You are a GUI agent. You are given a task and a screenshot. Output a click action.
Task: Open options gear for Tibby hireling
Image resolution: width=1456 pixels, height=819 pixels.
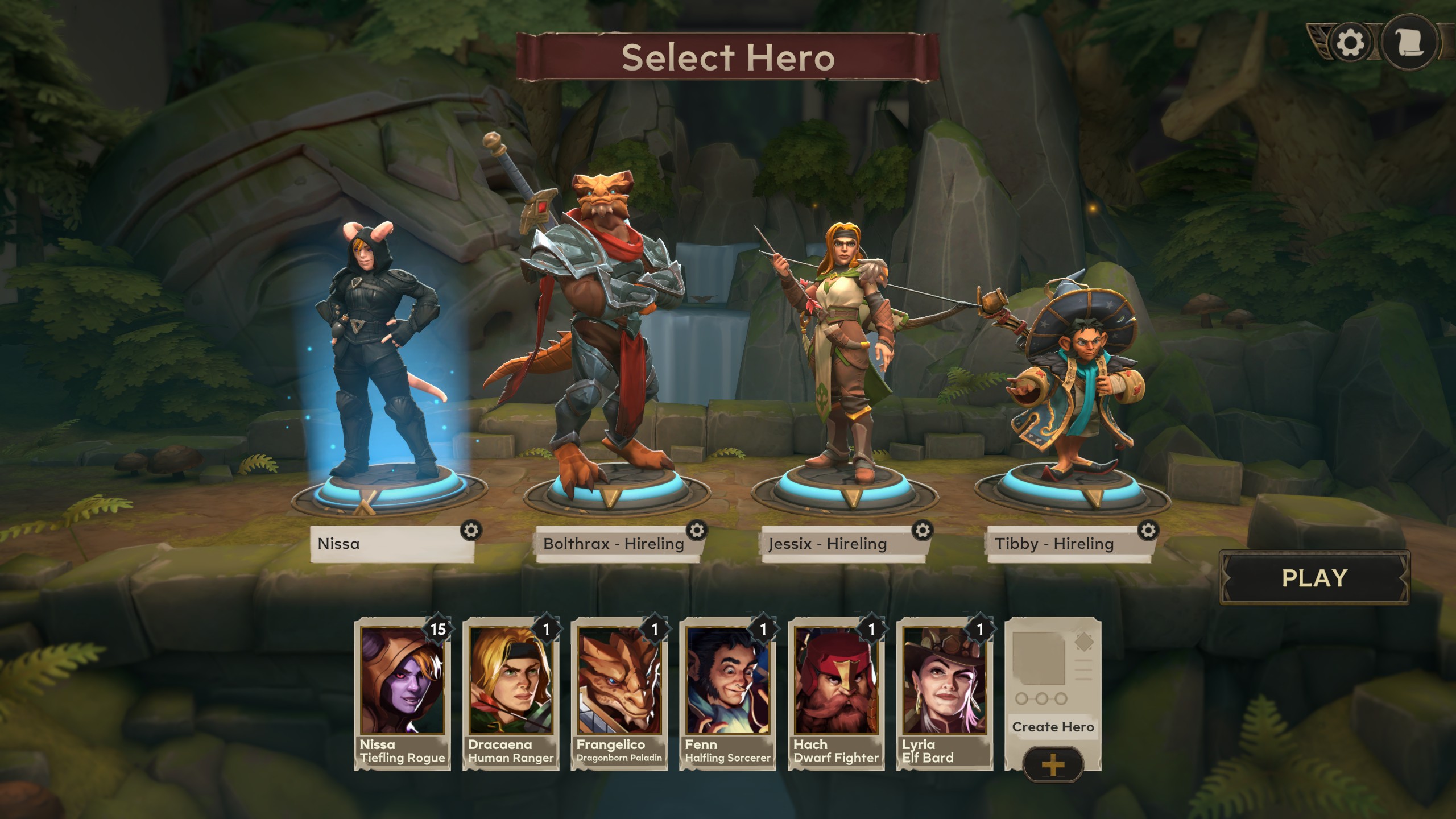coord(1148,531)
